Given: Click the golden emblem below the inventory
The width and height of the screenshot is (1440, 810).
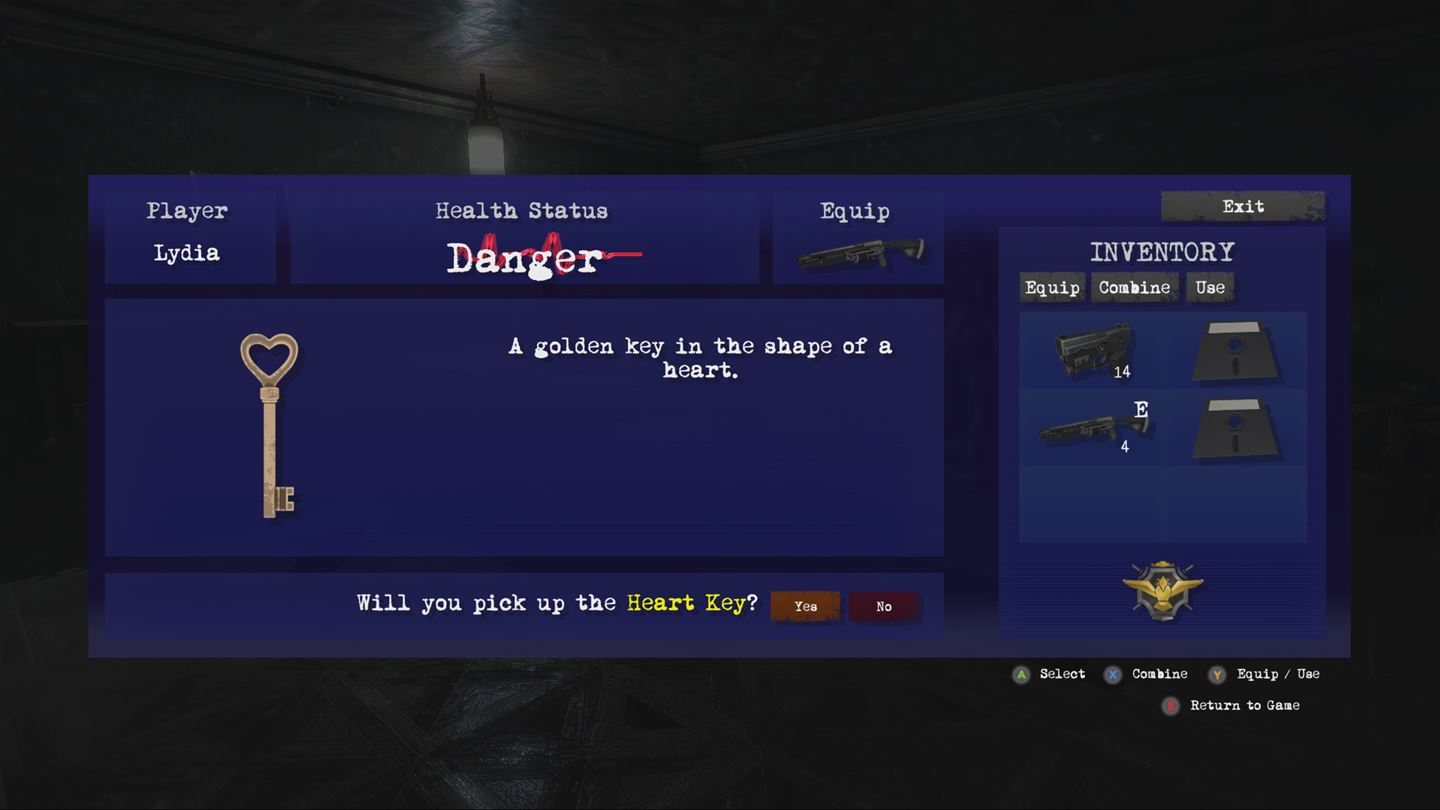Looking at the screenshot, I should coord(1163,590).
